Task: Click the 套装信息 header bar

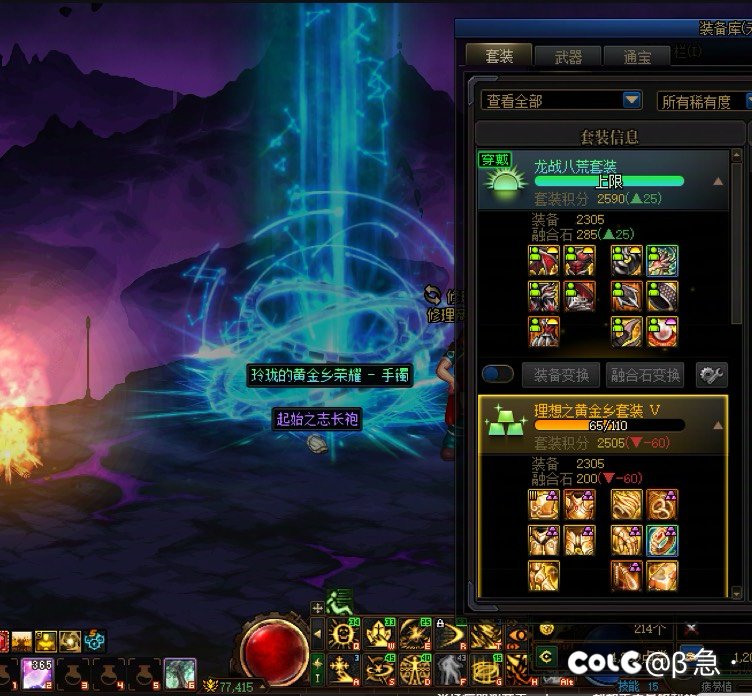Action: click(608, 135)
